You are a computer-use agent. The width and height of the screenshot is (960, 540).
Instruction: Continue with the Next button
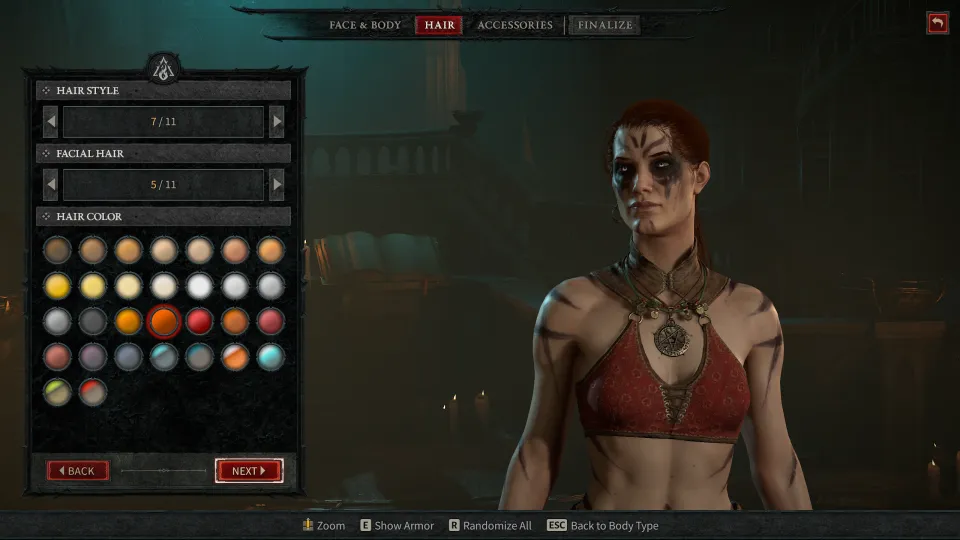249,471
